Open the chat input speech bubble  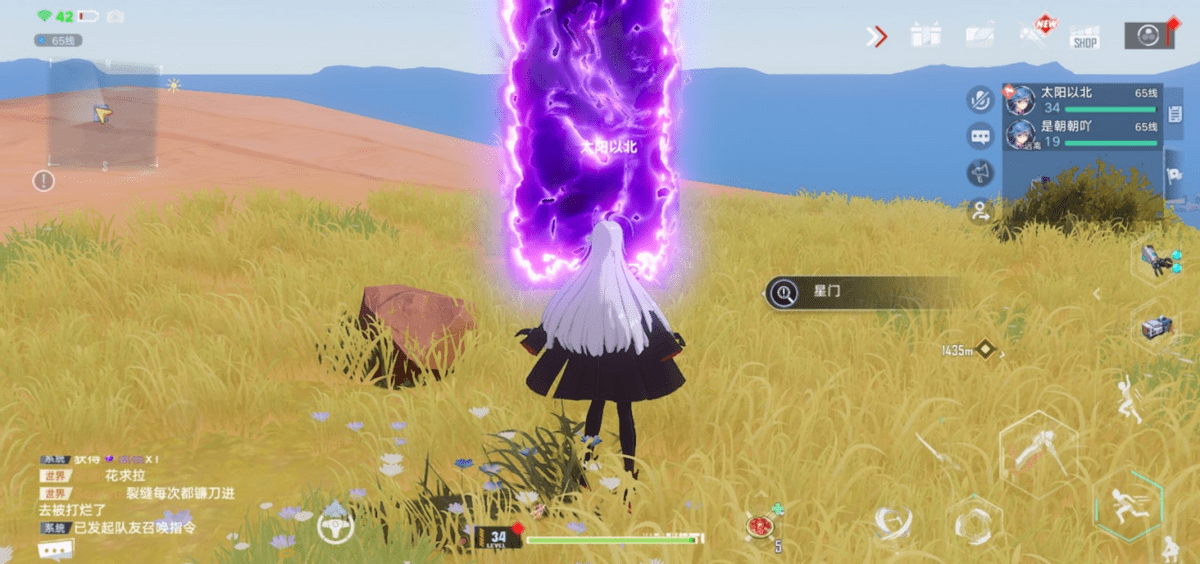54,549
